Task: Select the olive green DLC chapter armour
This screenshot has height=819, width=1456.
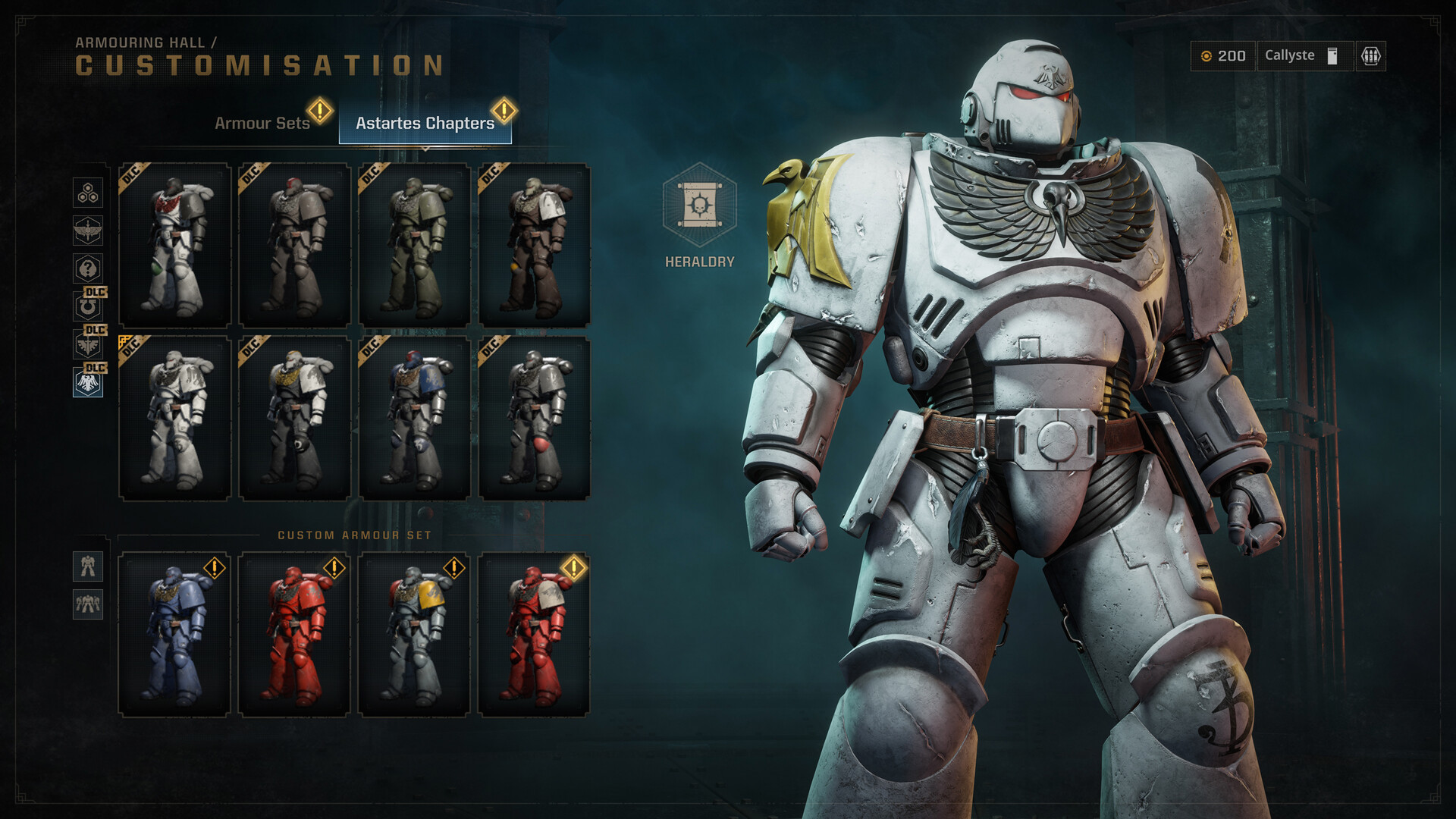Action: (x=415, y=245)
